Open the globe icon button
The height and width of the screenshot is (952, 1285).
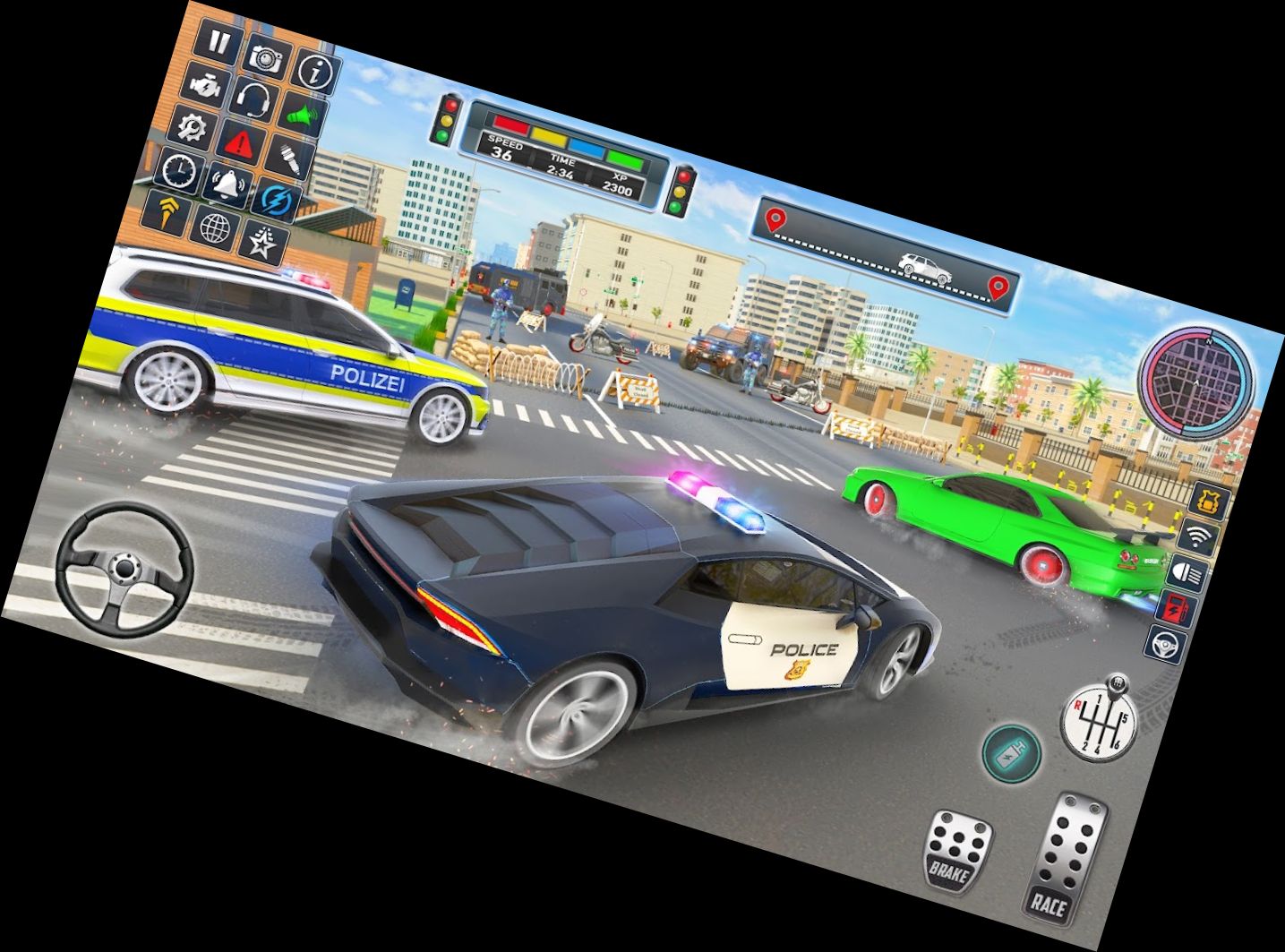(x=214, y=227)
